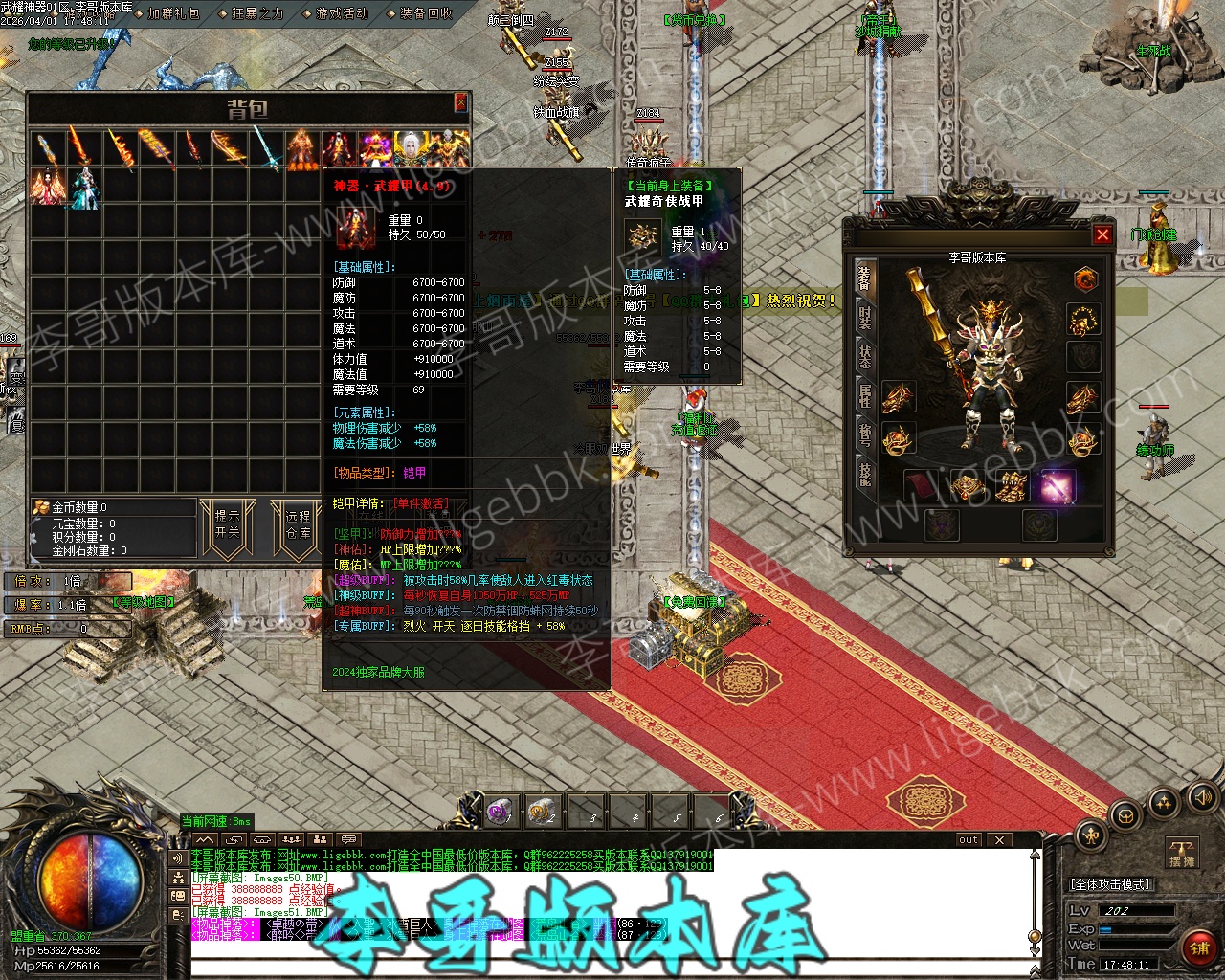Open the 加群礼包 group gift menu

pyautogui.click(x=173, y=13)
